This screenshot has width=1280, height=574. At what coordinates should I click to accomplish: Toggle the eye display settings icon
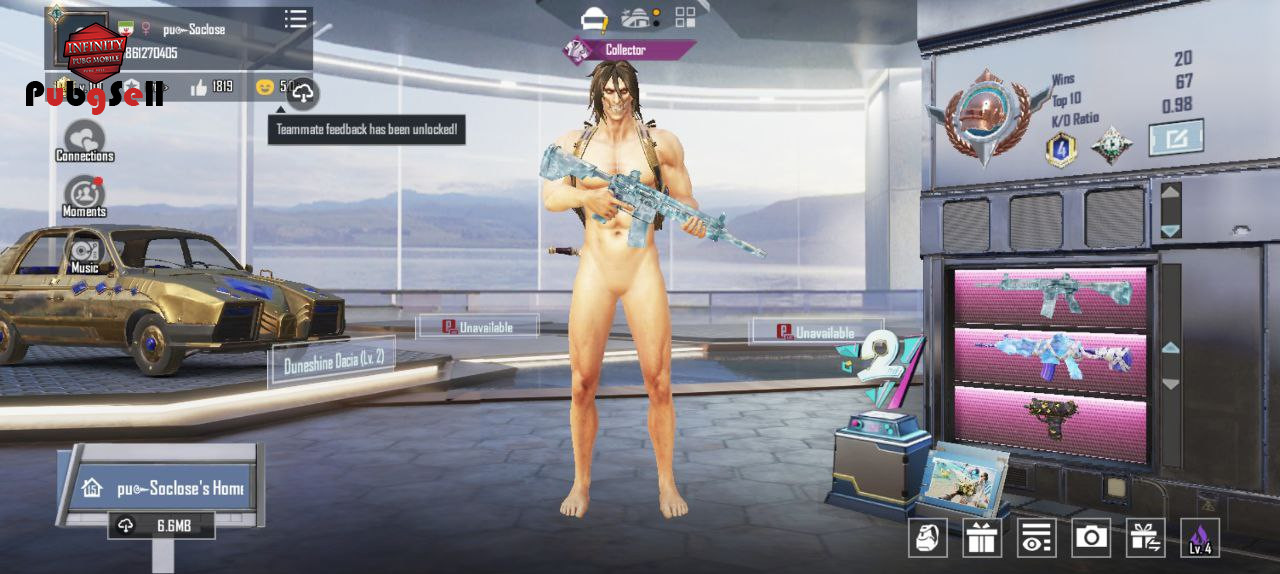coord(1036,538)
